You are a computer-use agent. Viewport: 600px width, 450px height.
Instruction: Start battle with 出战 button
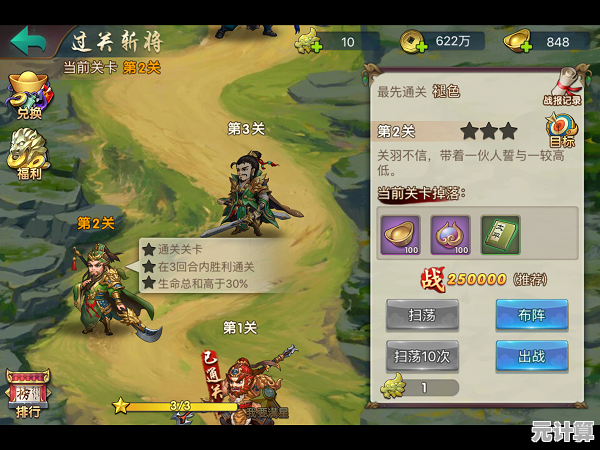[531, 355]
